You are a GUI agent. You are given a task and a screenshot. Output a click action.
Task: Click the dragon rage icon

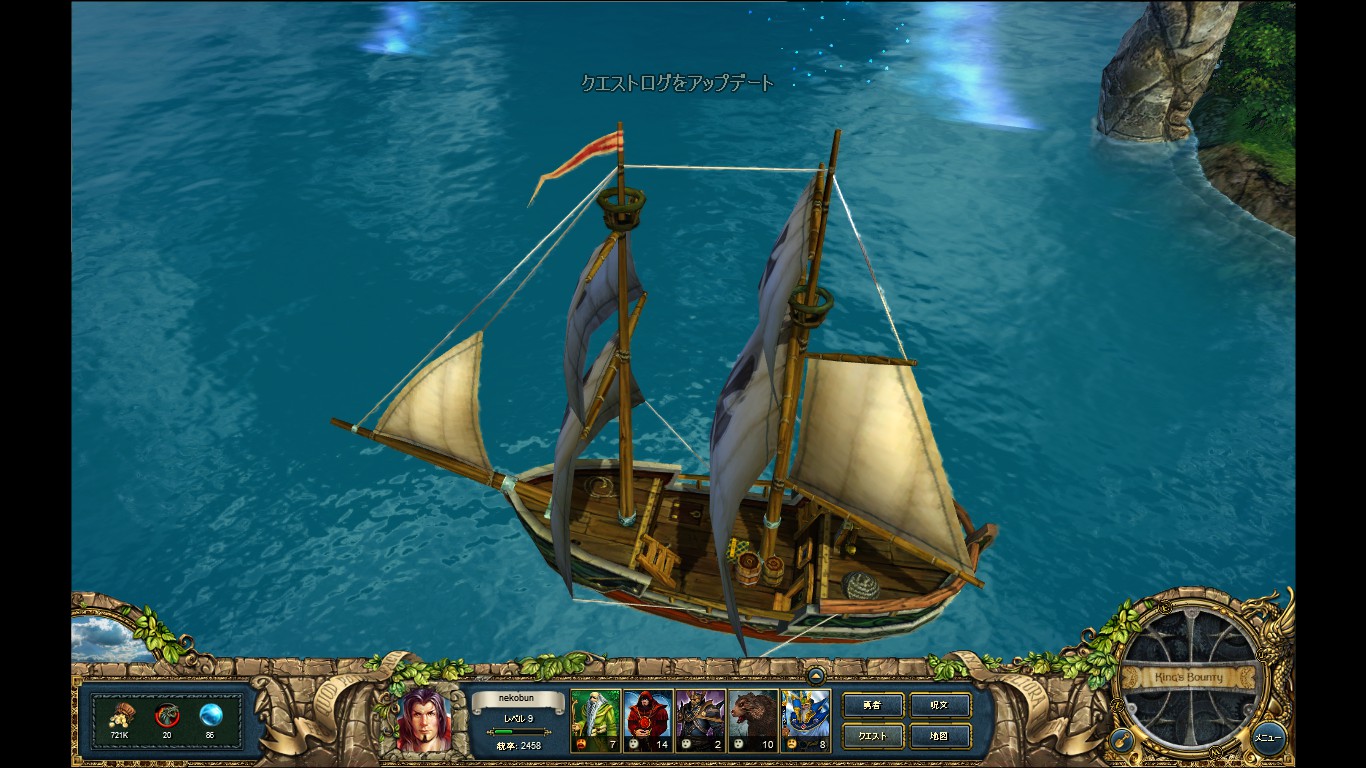tap(166, 715)
